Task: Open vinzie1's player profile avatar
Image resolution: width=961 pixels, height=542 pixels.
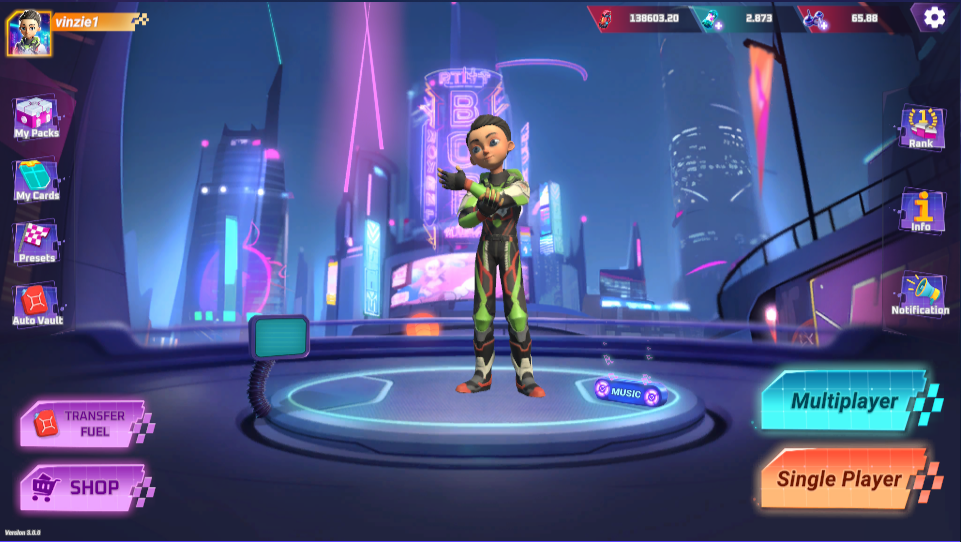Action: point(29,33)
